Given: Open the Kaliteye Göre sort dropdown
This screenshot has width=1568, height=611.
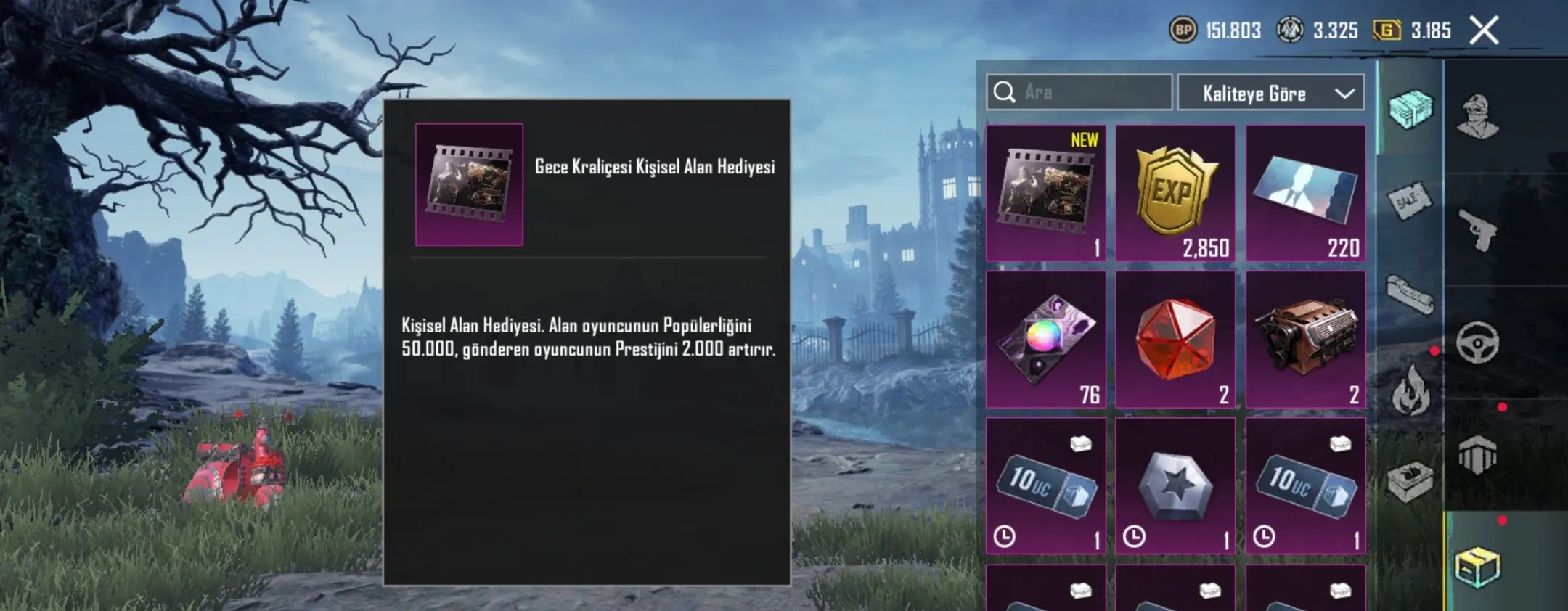Looking at the screenshot, I should tap(1270, 93).
